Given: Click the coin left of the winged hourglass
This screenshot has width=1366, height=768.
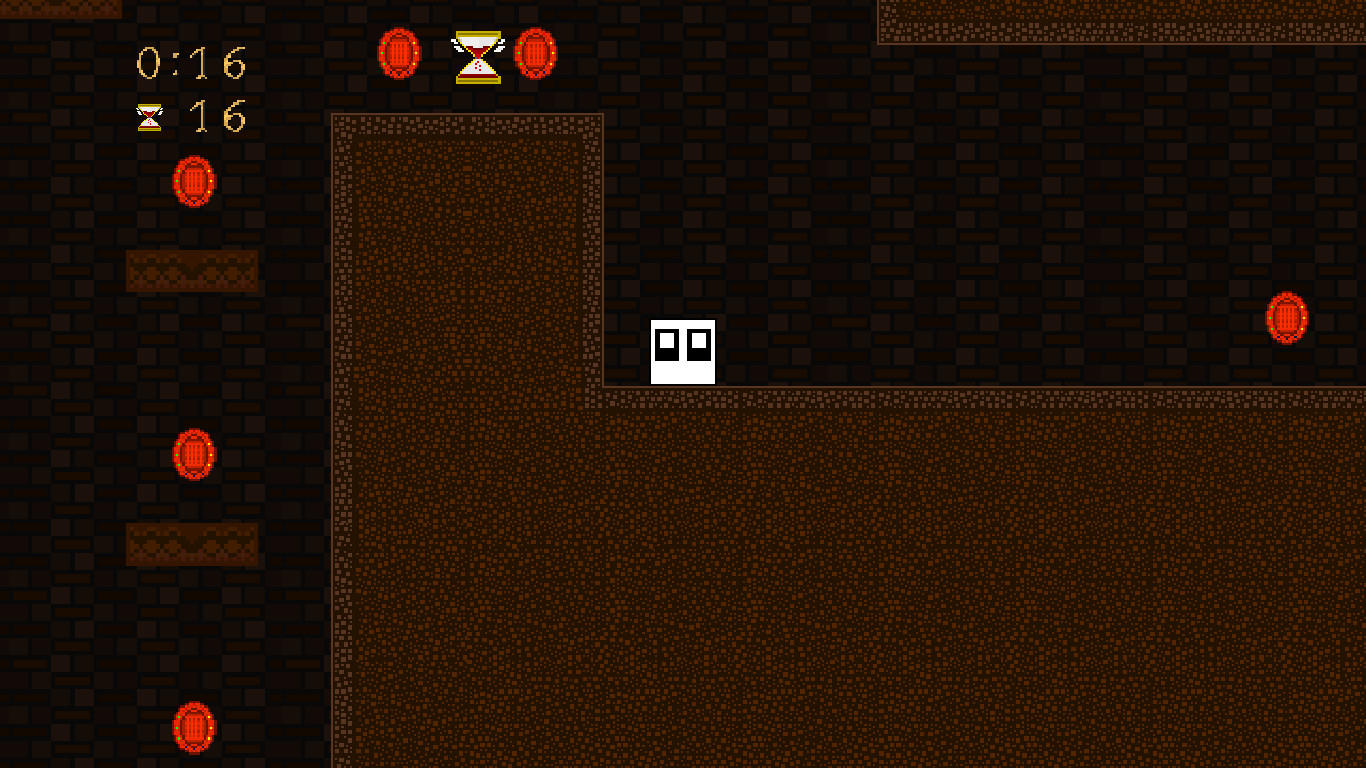Looking at the screenshot, I should (400, 55).
